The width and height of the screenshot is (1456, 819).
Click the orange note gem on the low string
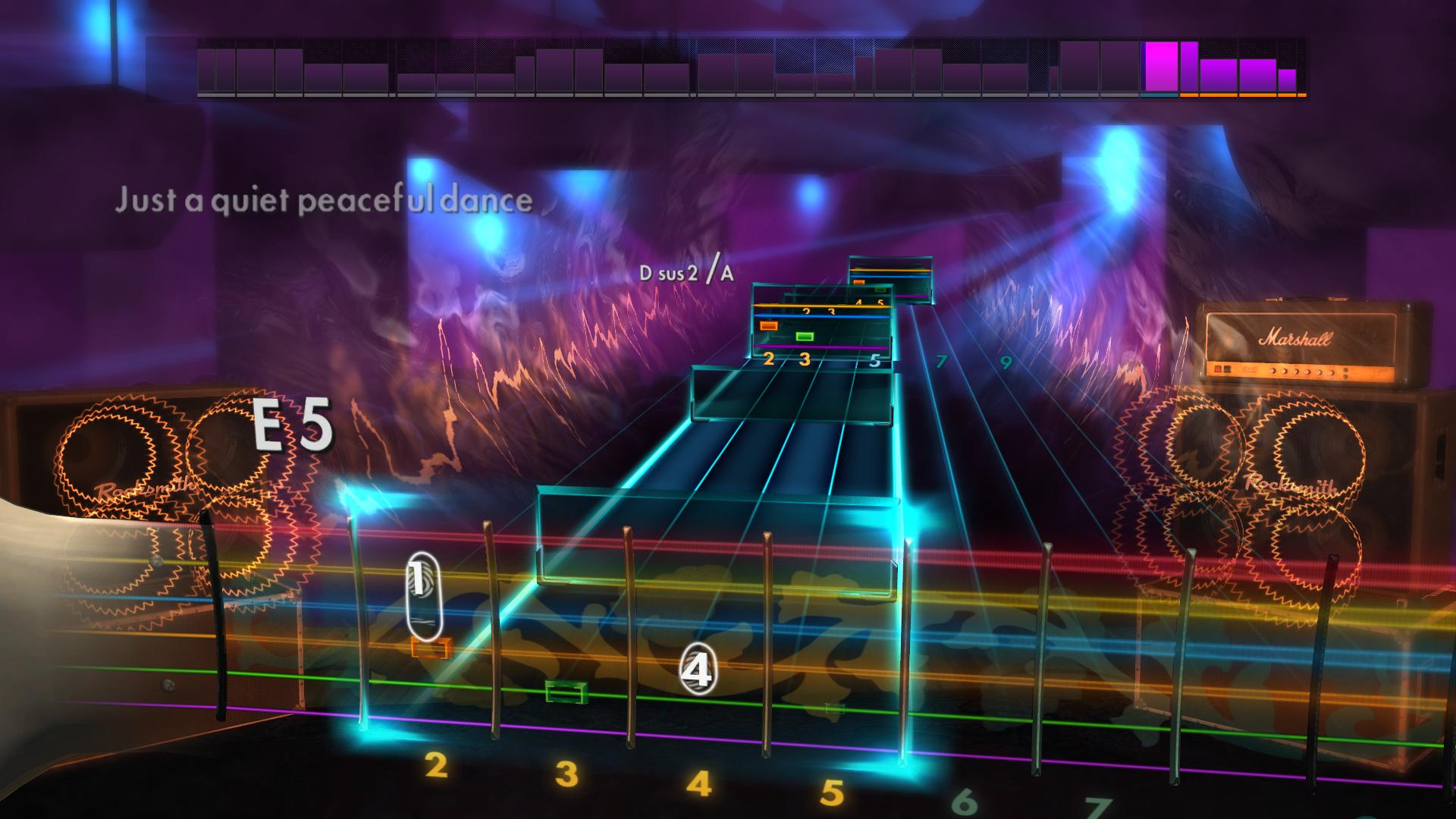429,647
